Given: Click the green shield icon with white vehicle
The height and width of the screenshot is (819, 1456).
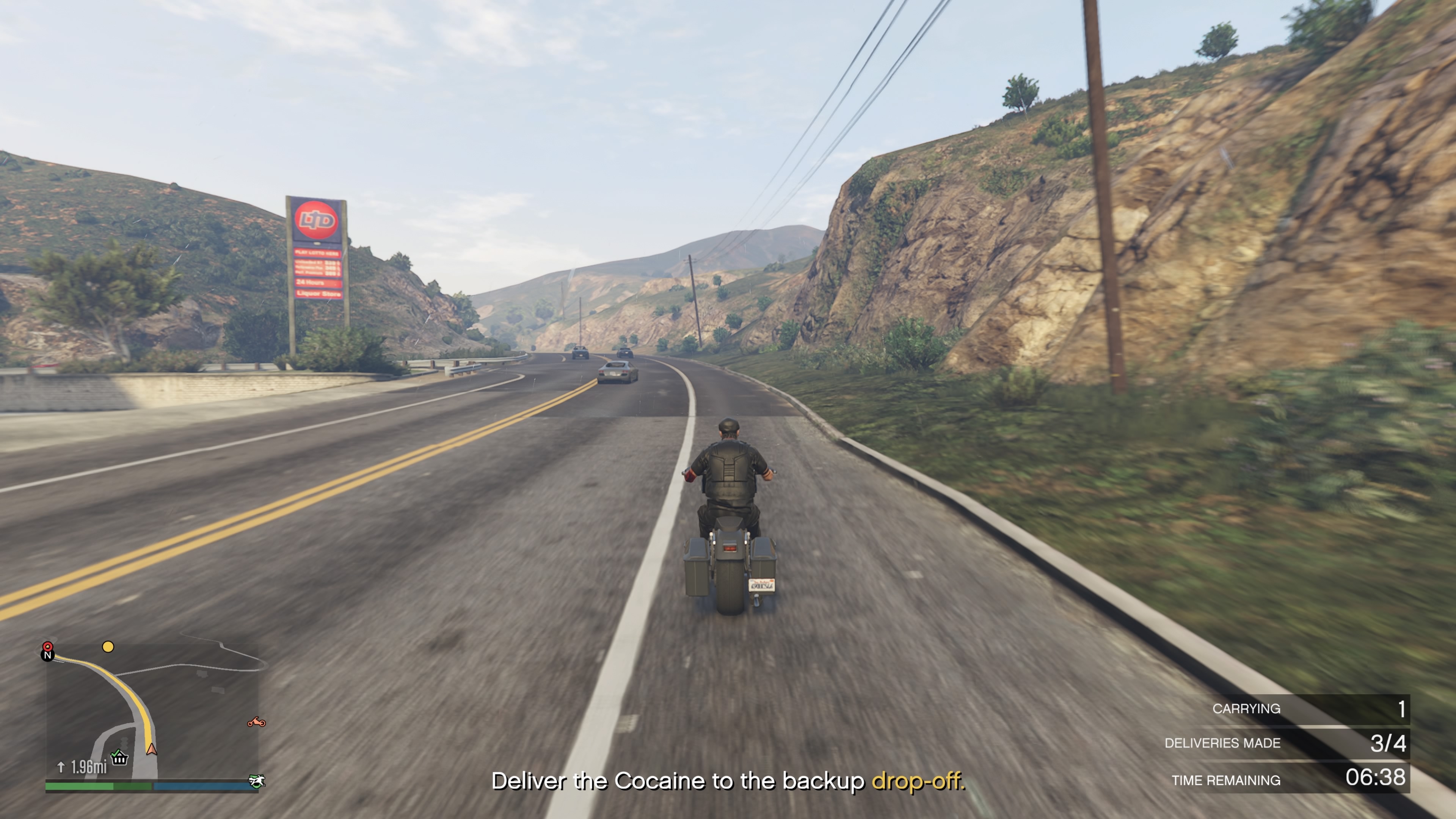Looking at the screenshot, I should 257,781.
